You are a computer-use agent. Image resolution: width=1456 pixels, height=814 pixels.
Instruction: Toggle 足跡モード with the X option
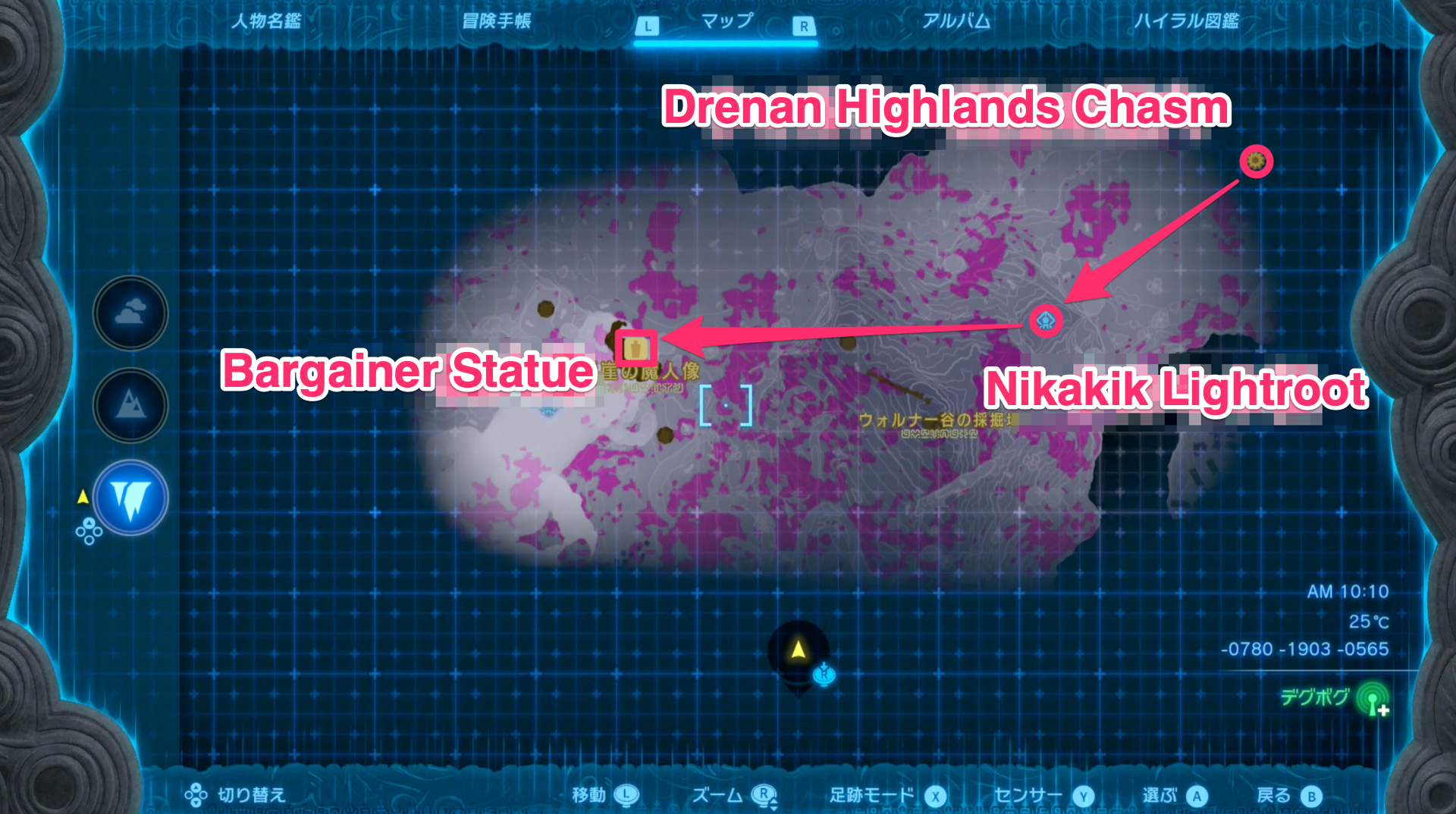[x=935, y=795]
